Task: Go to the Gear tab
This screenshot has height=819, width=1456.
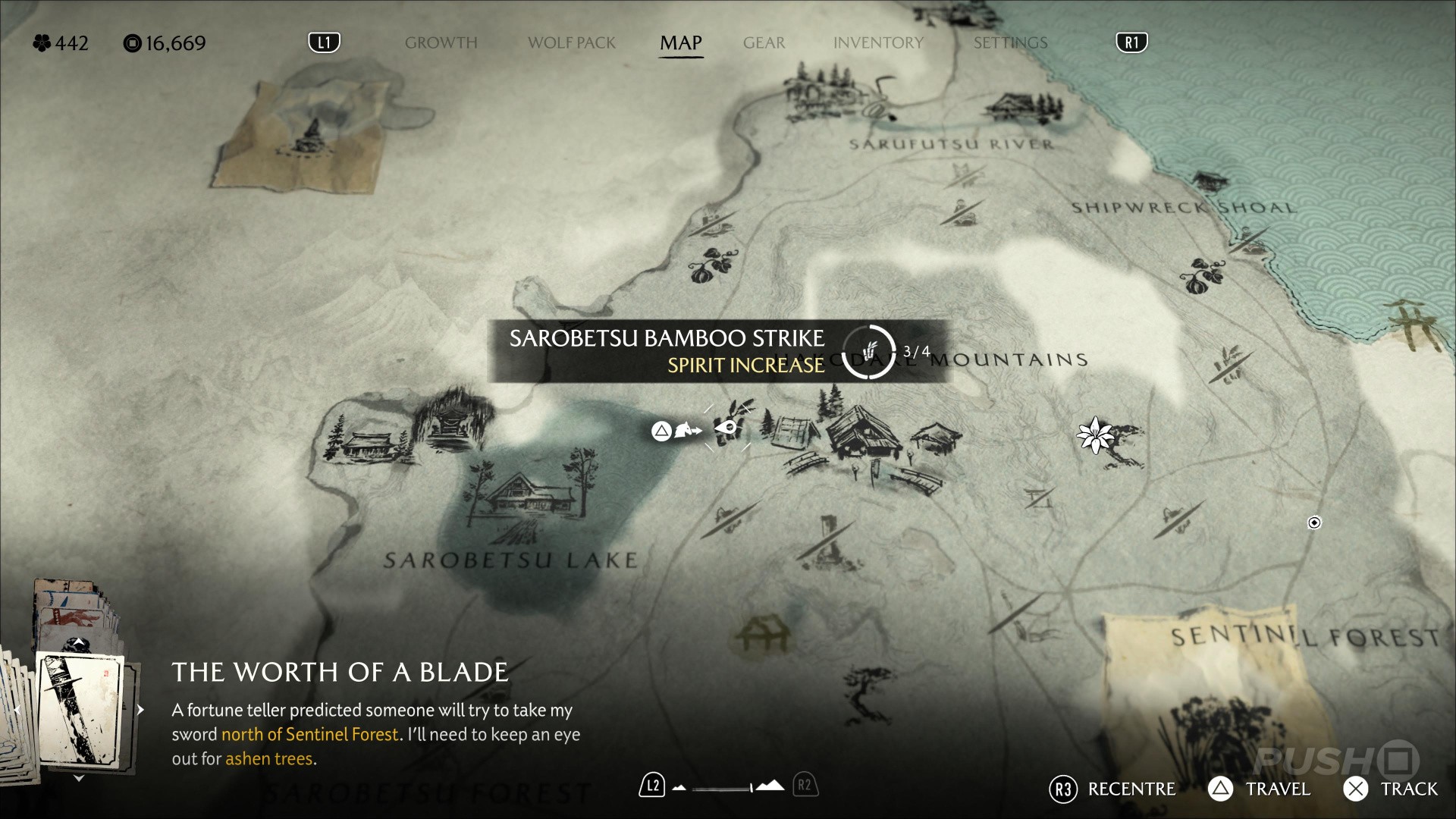Action: (764, 42)
